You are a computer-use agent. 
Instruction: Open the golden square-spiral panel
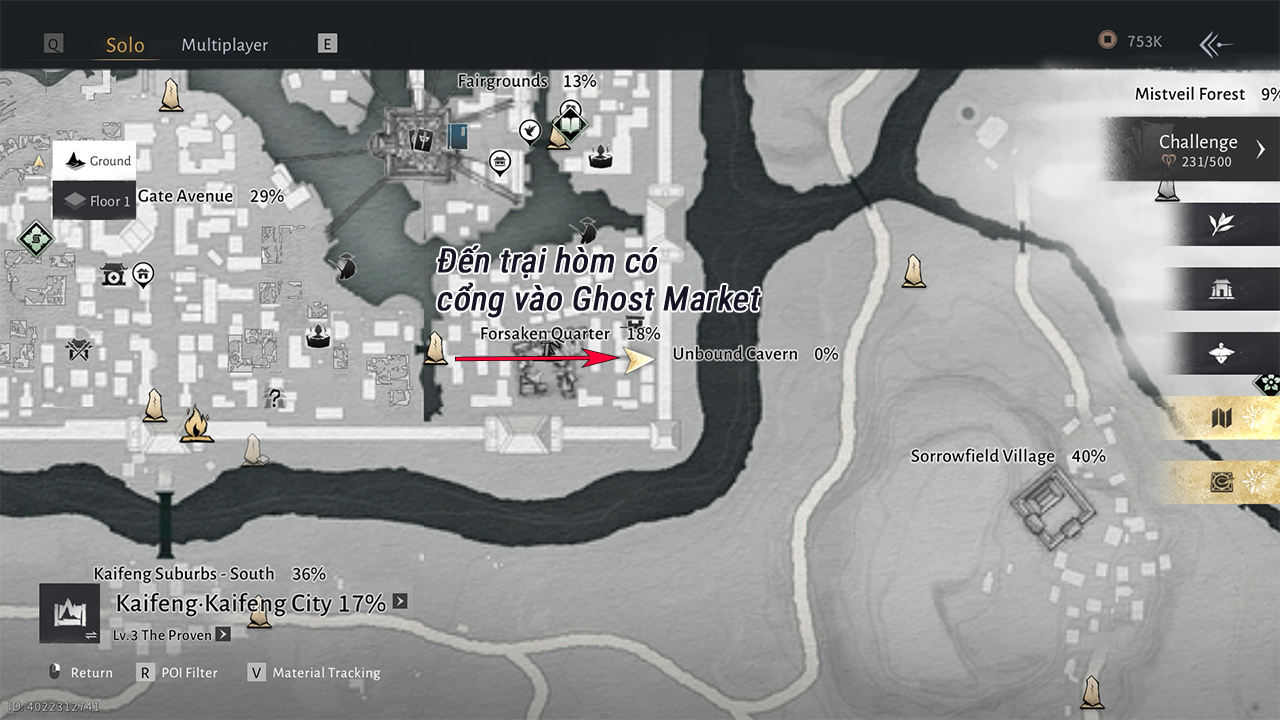click(x=1221, y=483)
